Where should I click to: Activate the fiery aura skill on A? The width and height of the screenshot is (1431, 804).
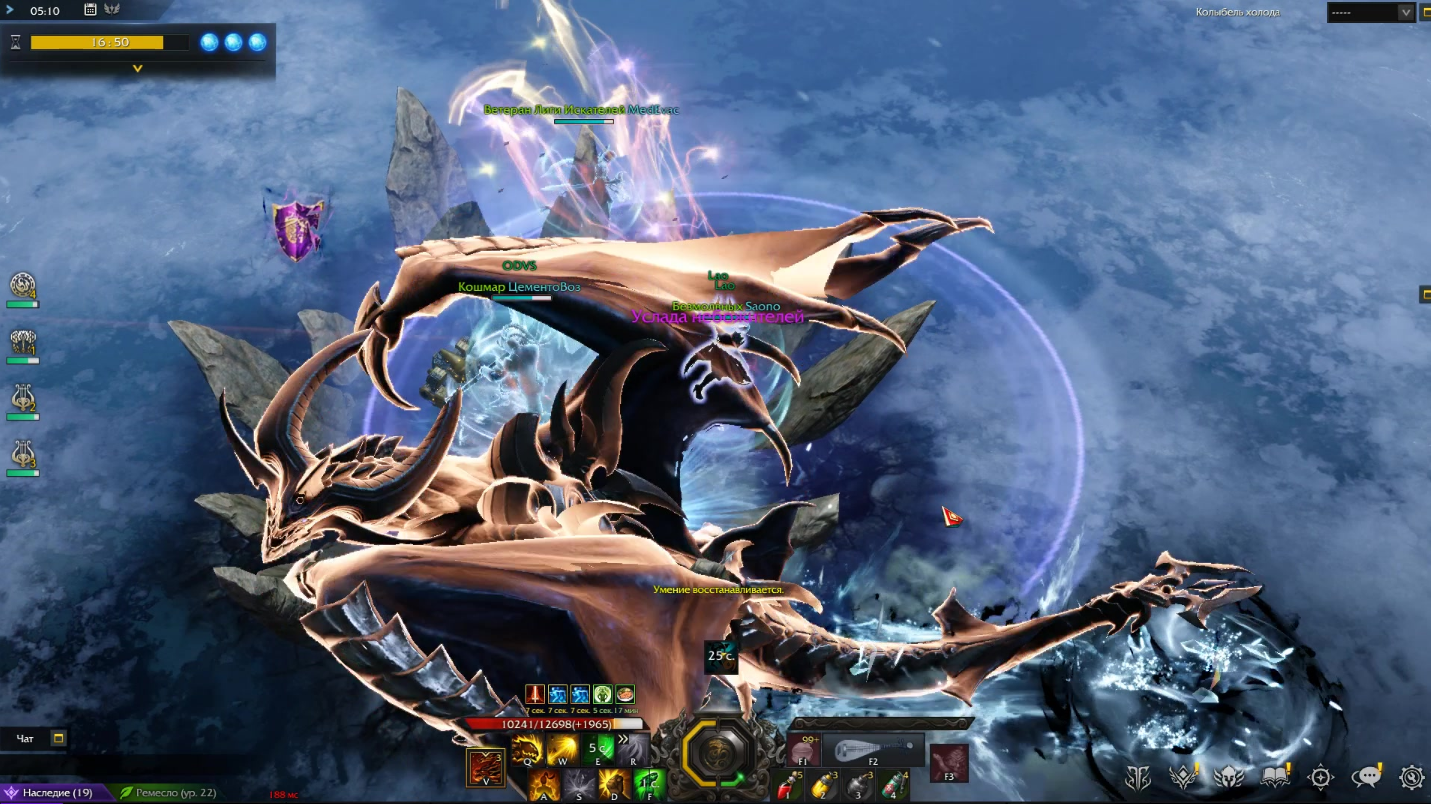tap(544, 785)
